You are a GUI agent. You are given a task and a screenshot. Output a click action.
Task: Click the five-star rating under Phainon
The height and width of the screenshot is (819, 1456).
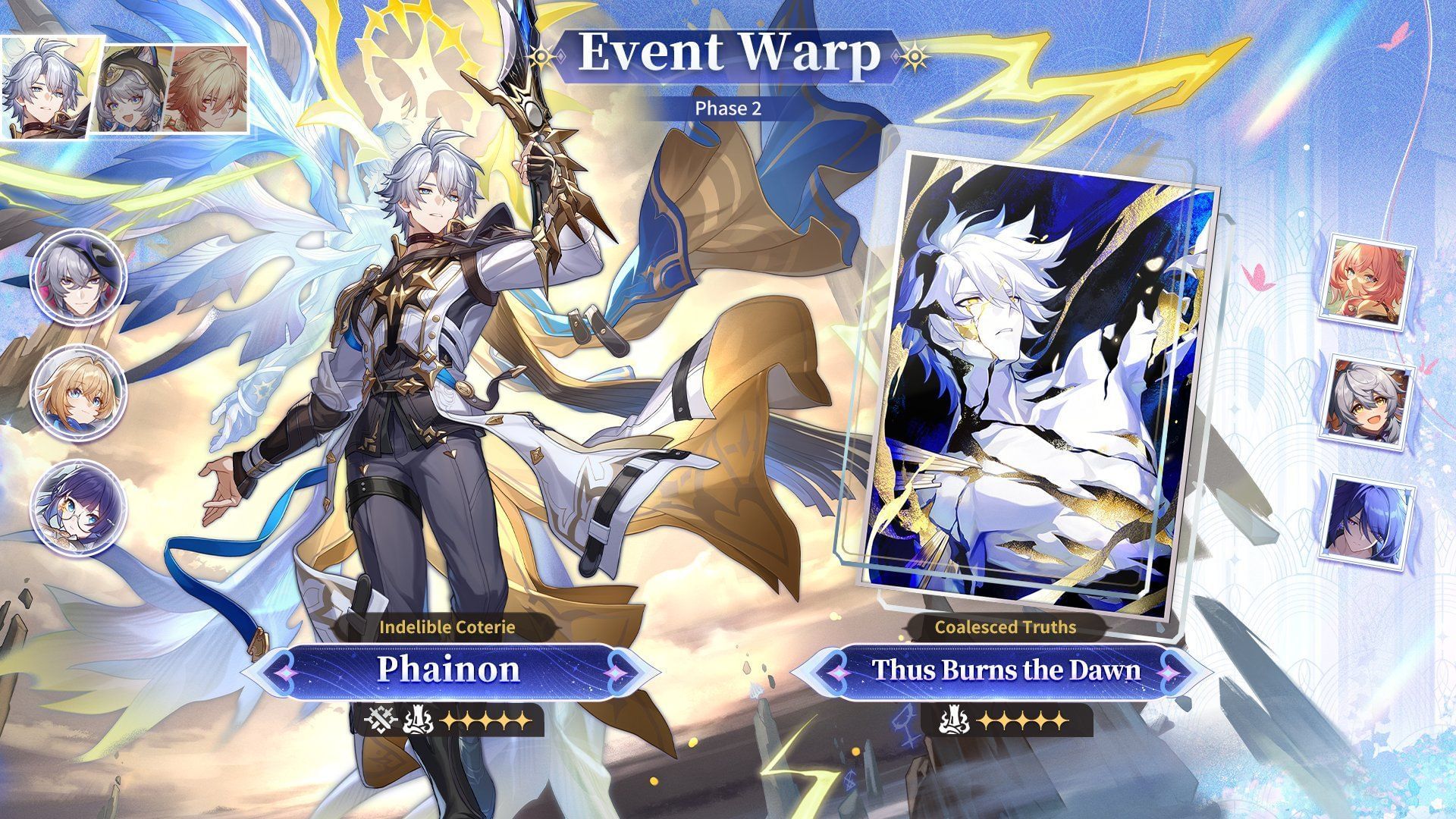point(484,720)
